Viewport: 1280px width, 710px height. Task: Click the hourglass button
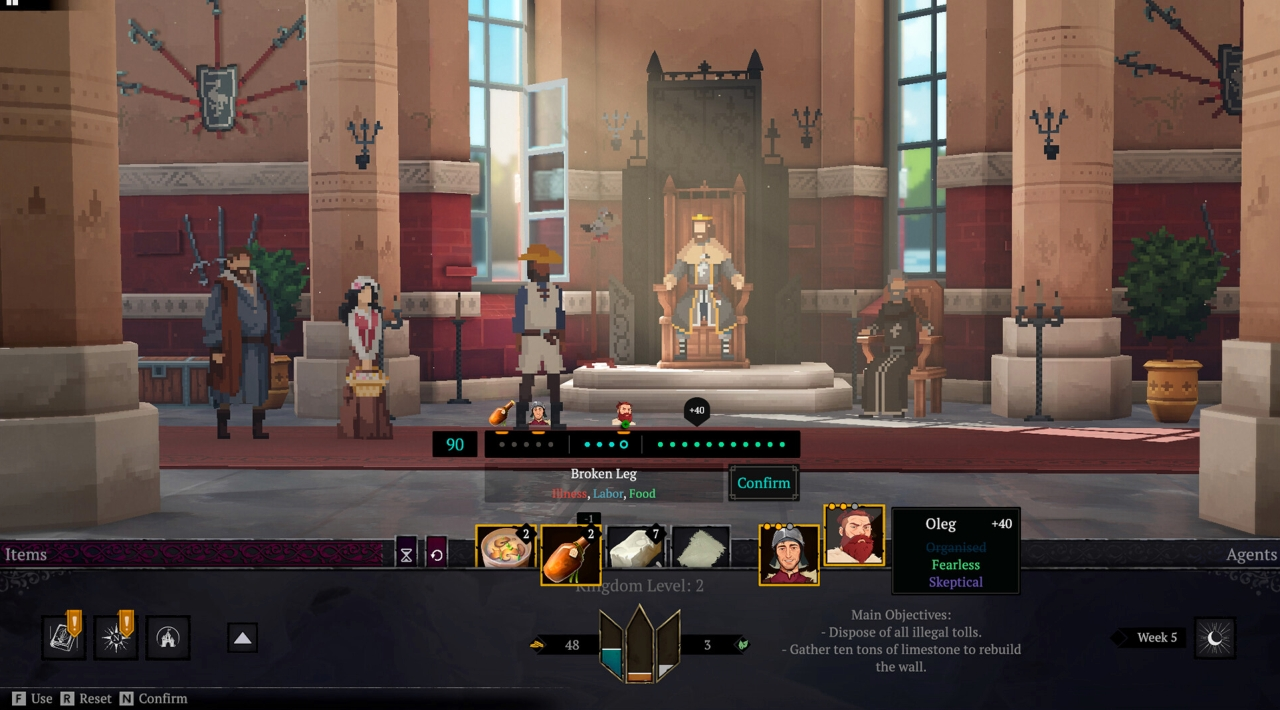[x=406, y=553]
